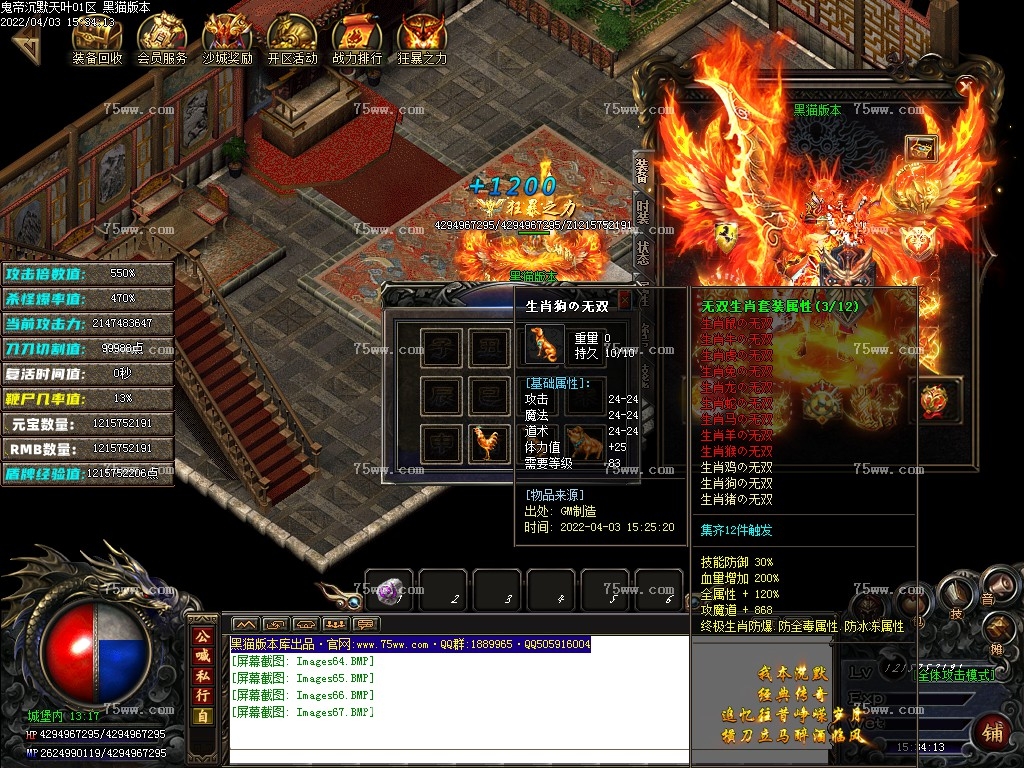1024x768 pixels.
Task: Switch to the 装备 equipment tab
Action: point(642,172)
